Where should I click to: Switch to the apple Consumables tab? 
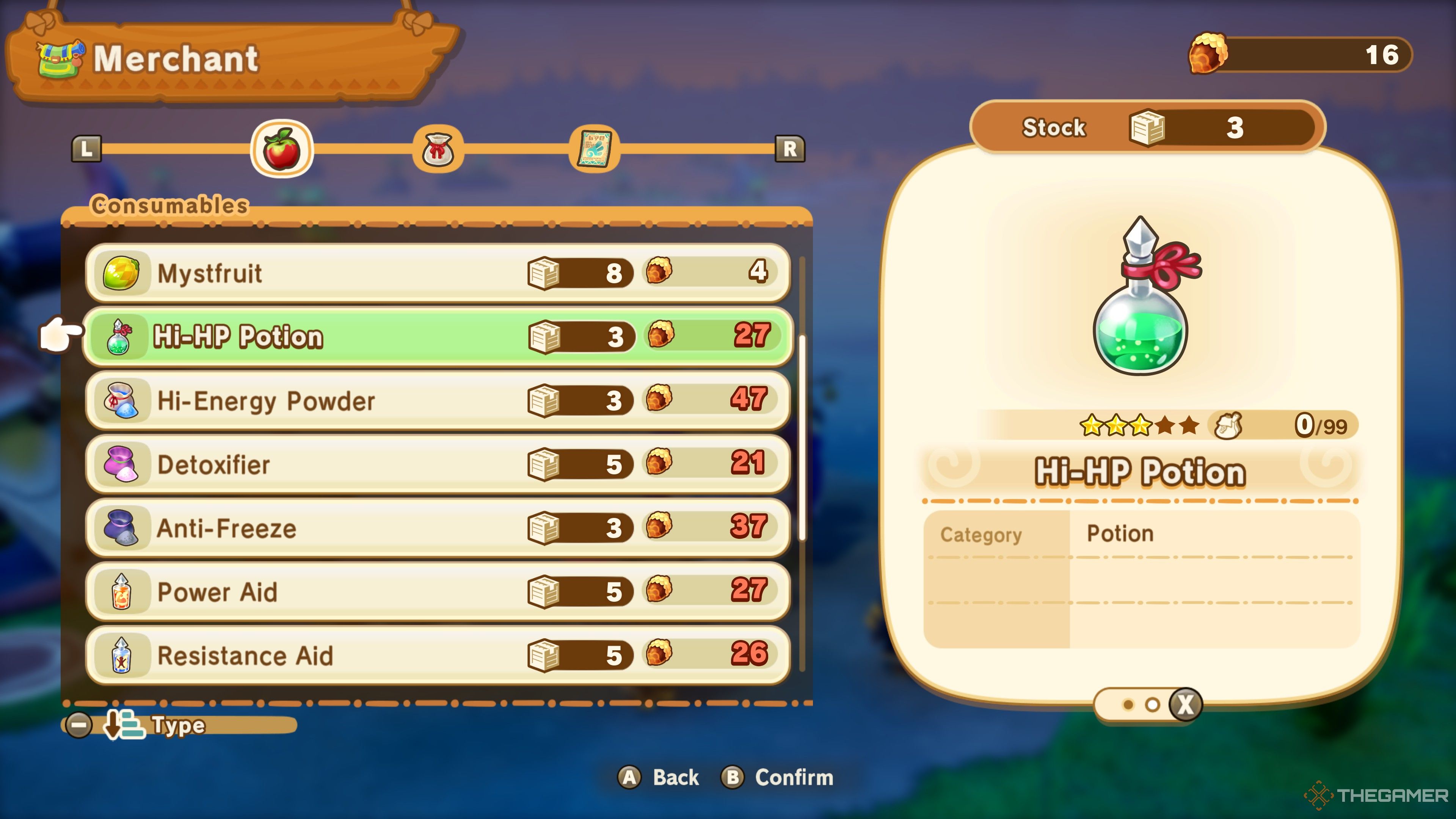(x=281, y=149)
